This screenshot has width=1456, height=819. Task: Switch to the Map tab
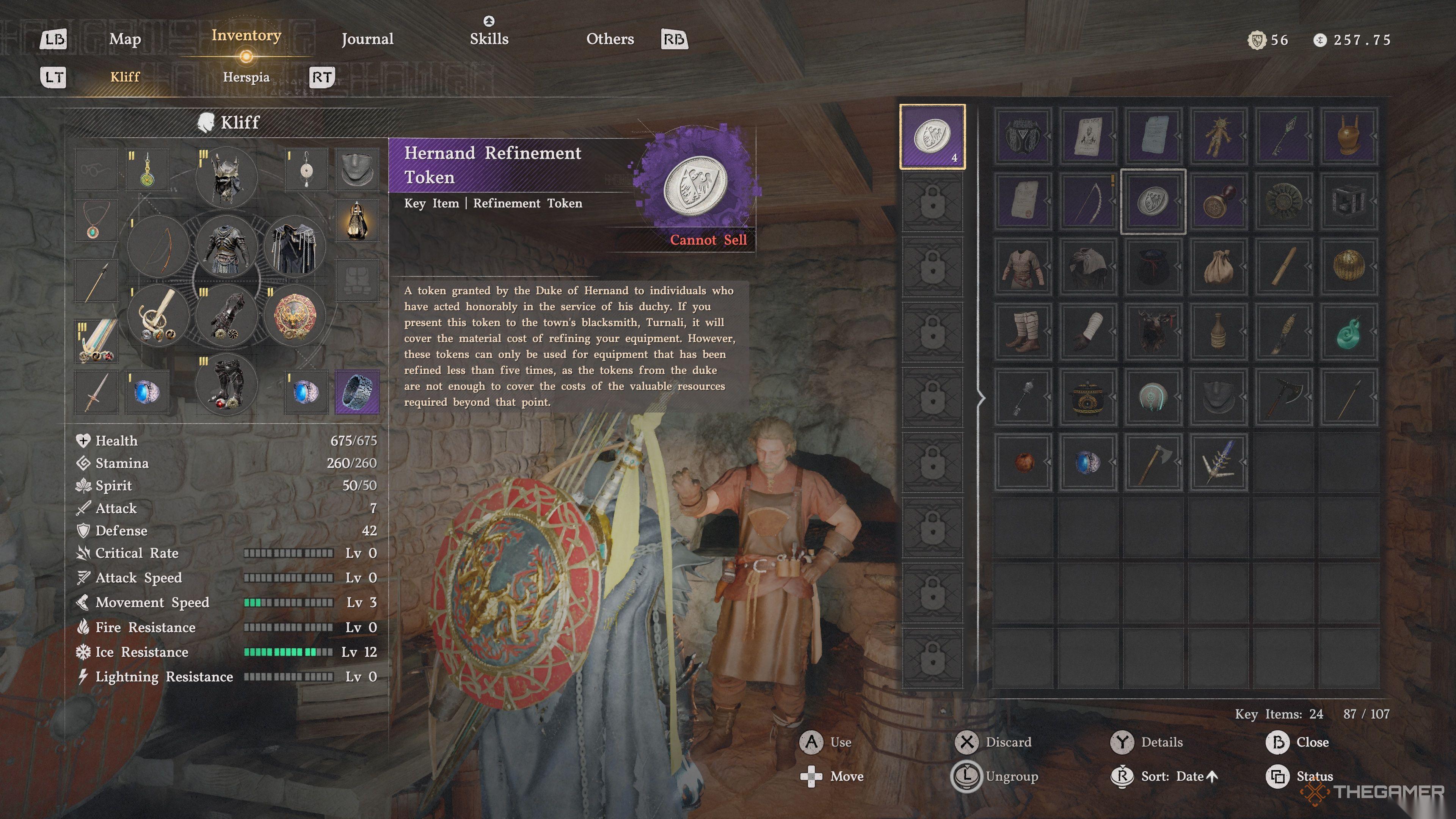coord(125,39)
